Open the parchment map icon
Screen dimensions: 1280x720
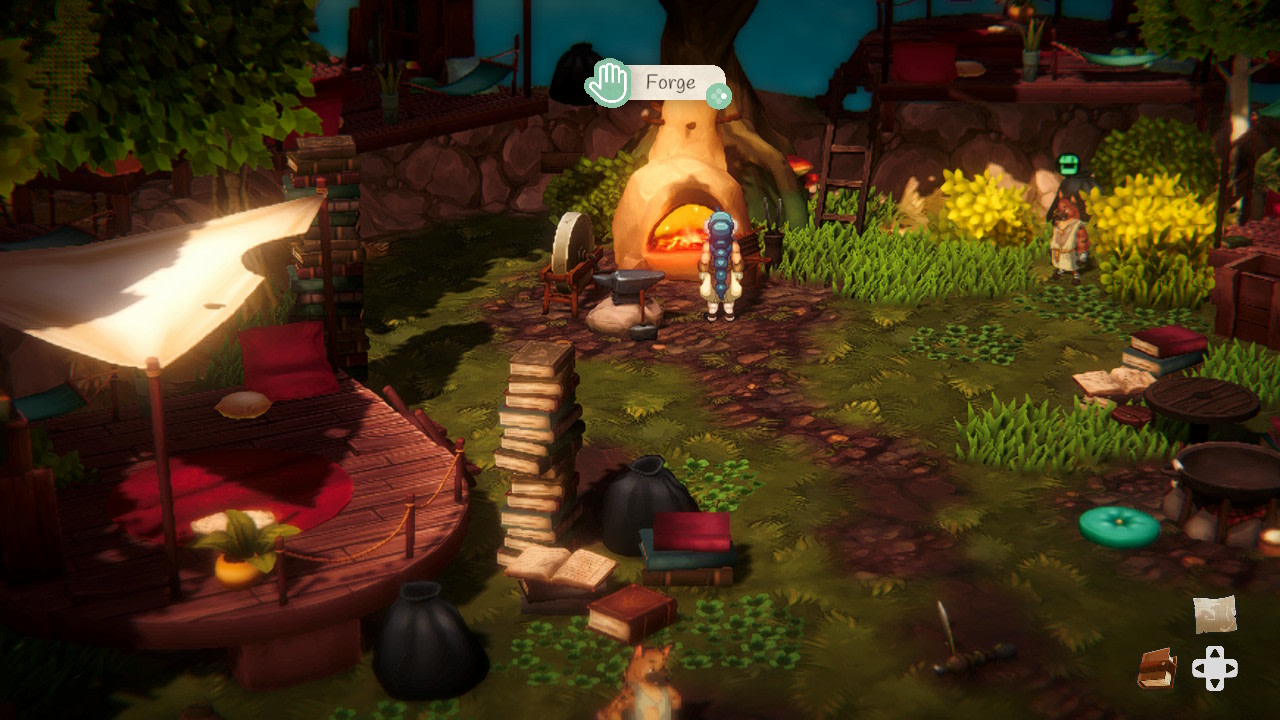click(1214, 614)
